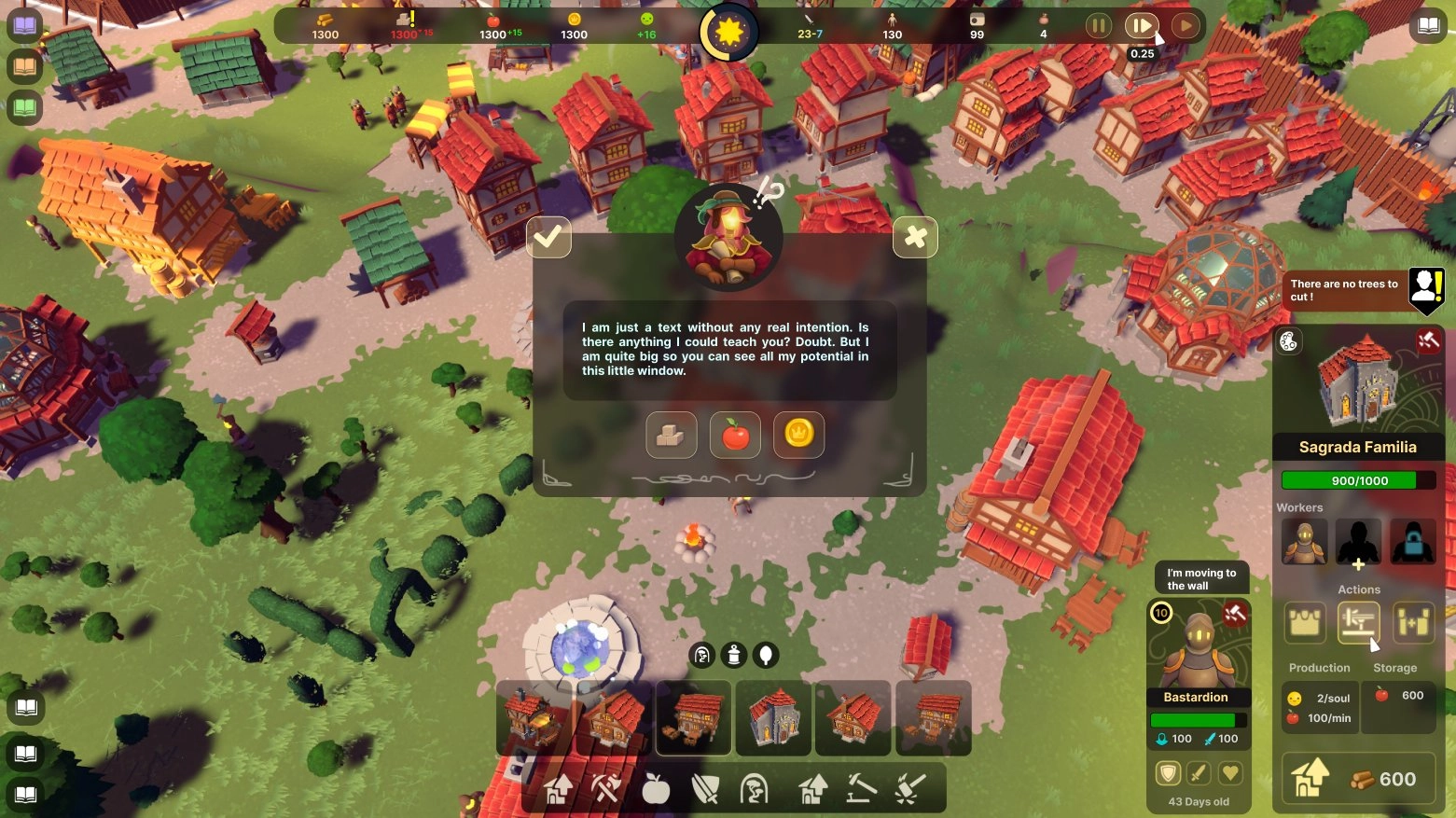
Task: Choose the gold coin reward option
Action: point(798,435)
